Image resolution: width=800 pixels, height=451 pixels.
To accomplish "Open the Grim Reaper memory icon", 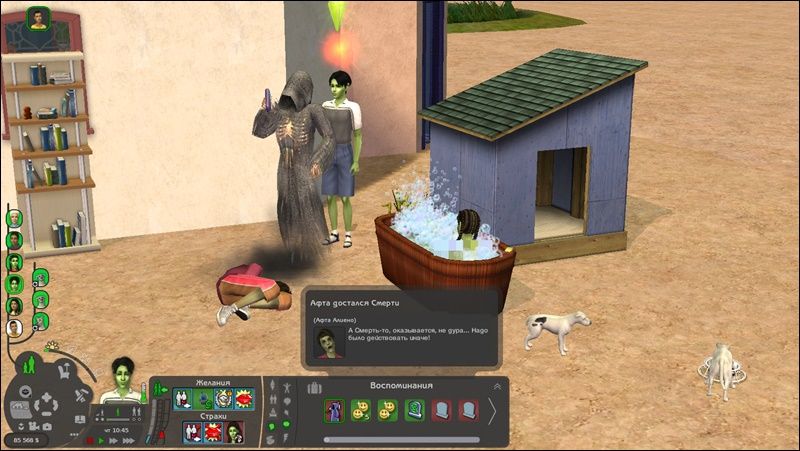I will (335, 410).
